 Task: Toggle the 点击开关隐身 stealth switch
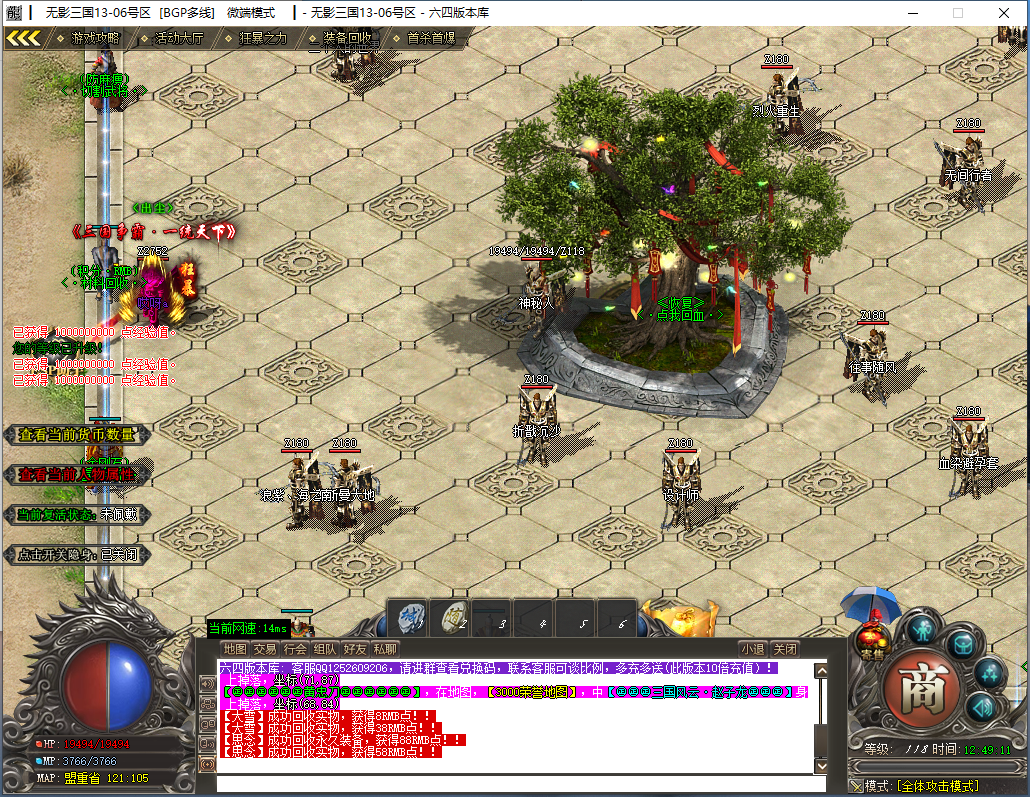[77, 554]
